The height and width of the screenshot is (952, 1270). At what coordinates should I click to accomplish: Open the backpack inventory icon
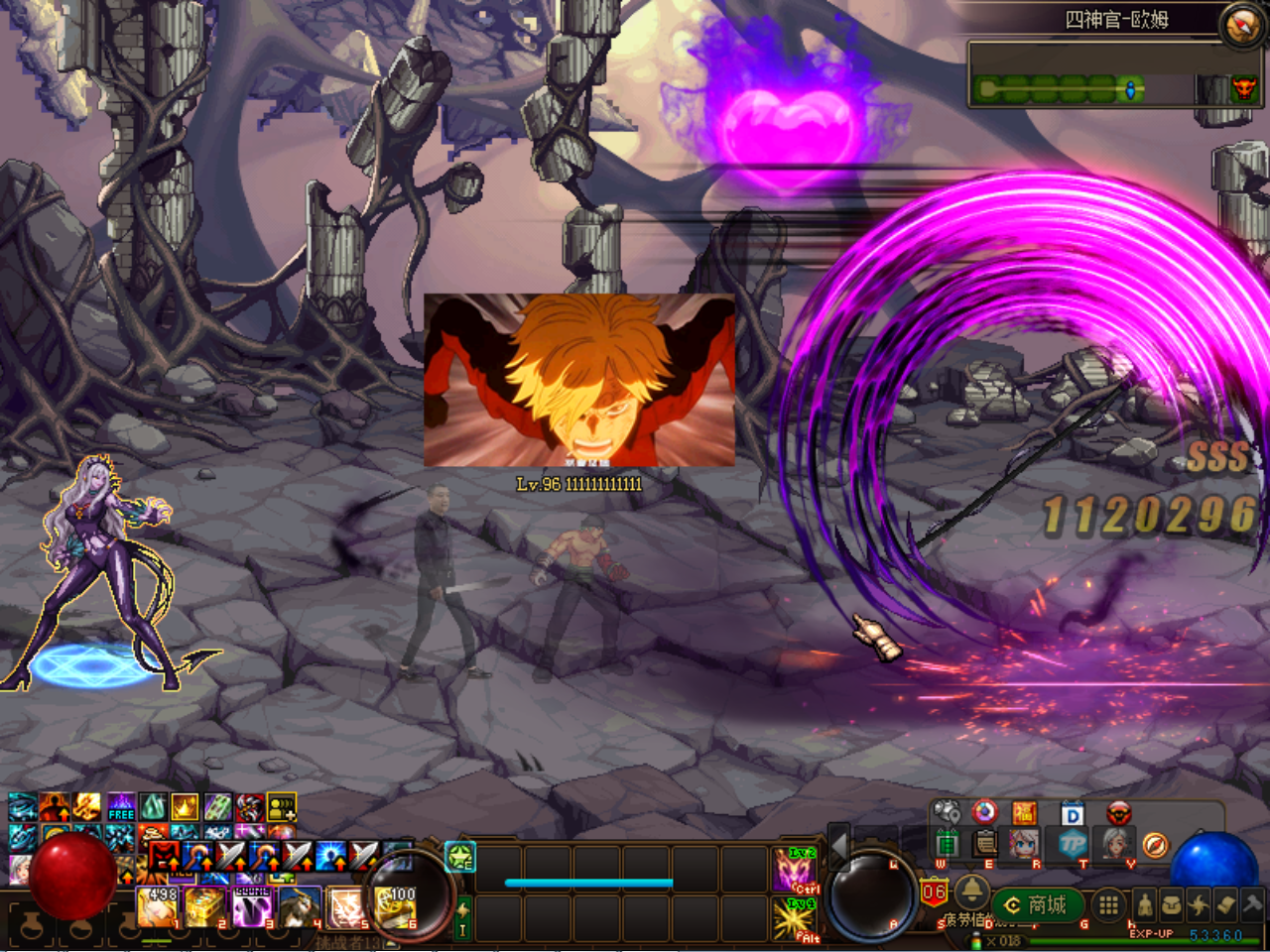1172,904
